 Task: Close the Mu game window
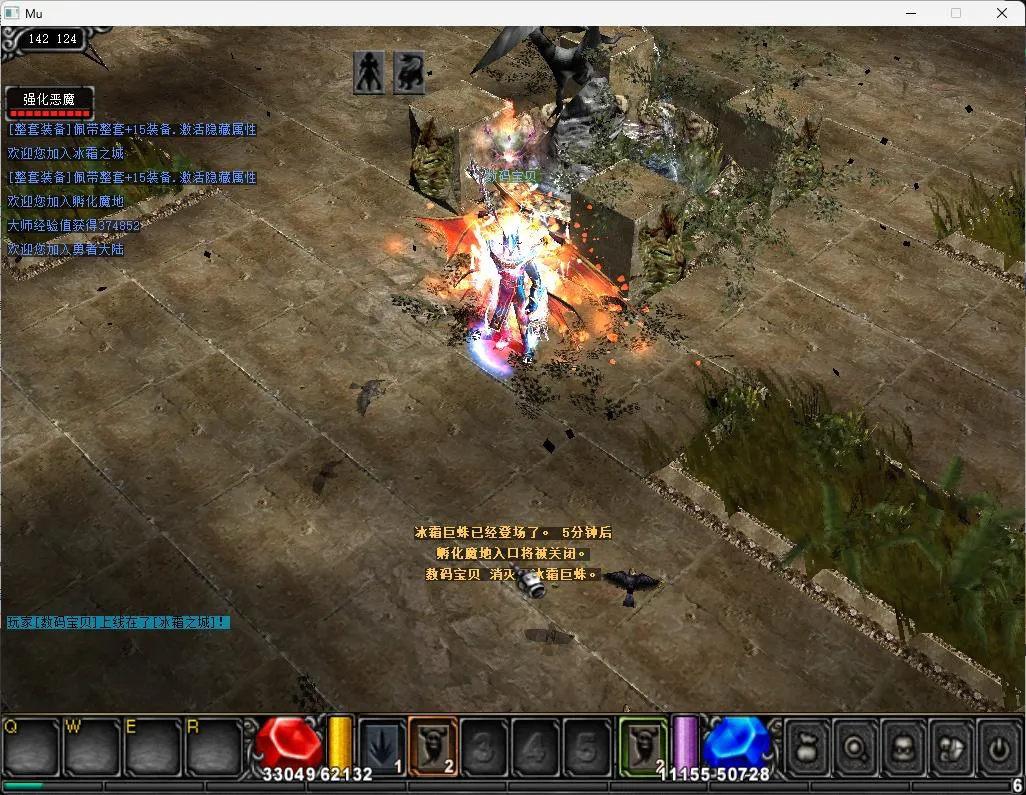click(1002, 13)
